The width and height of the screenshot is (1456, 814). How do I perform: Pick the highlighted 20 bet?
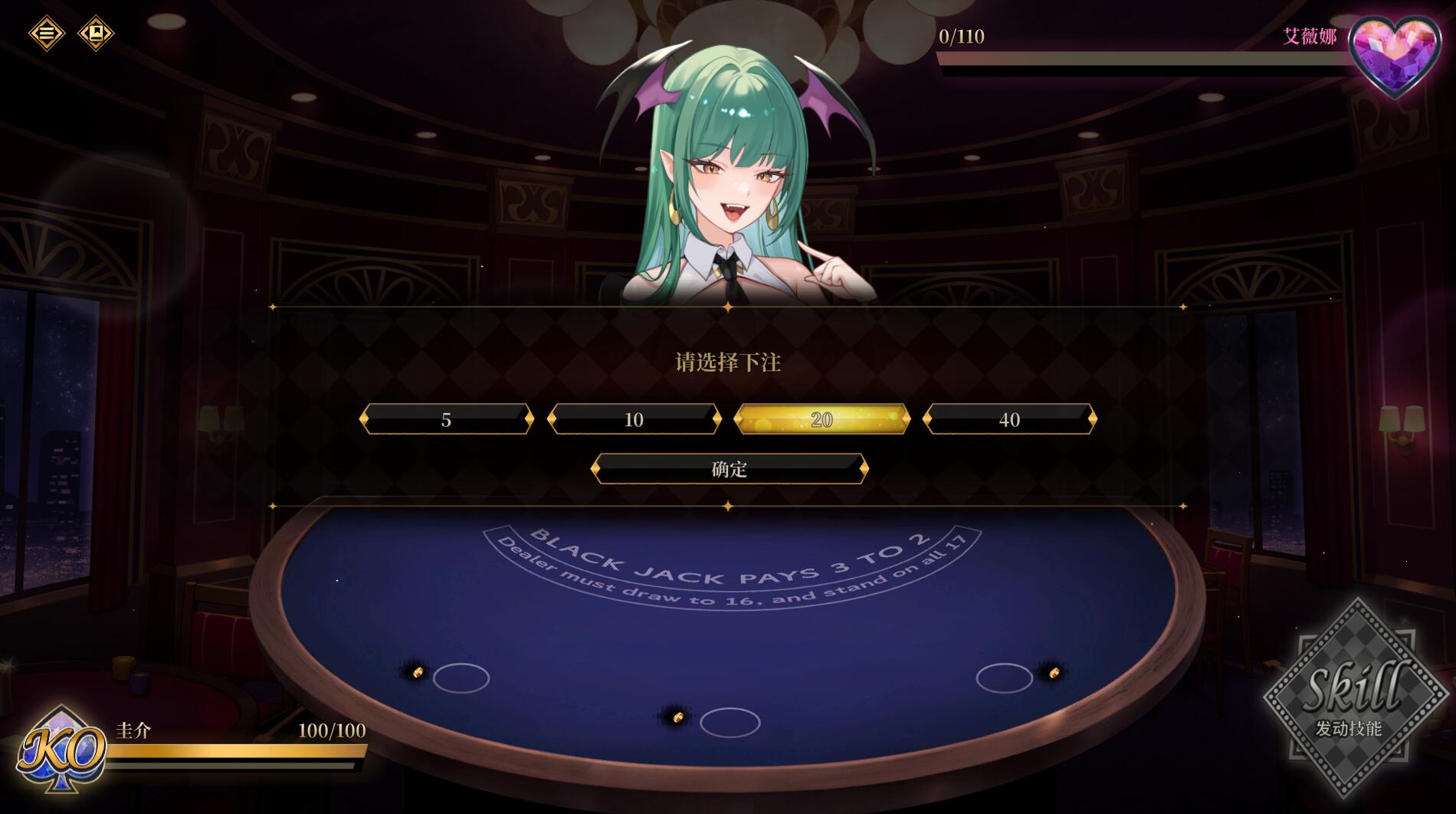click(821, 419)
